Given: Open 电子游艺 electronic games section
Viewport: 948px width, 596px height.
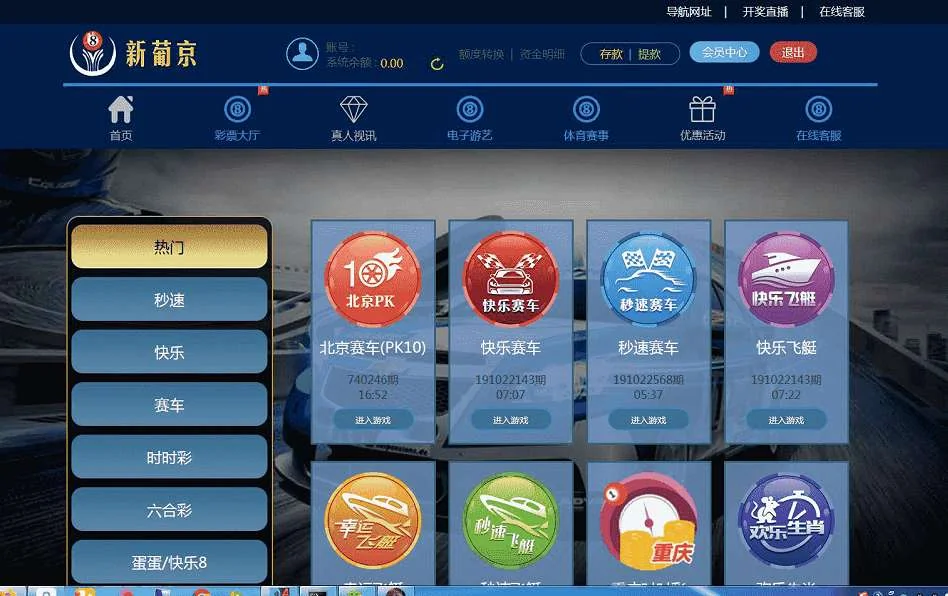Looking at the screenshot, I should tap(470, 119).
